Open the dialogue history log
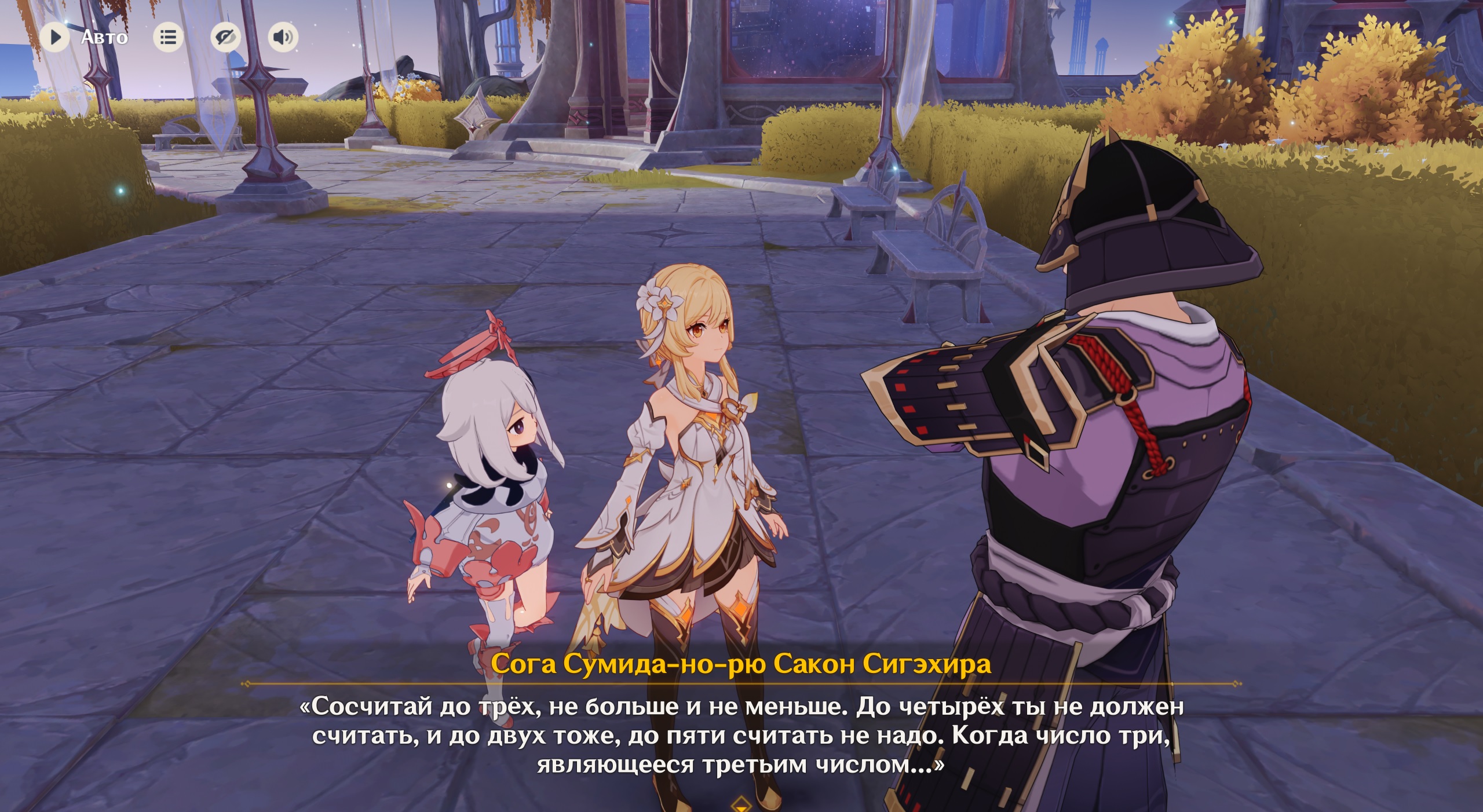The image size is (1483, 812). point(168,38)
